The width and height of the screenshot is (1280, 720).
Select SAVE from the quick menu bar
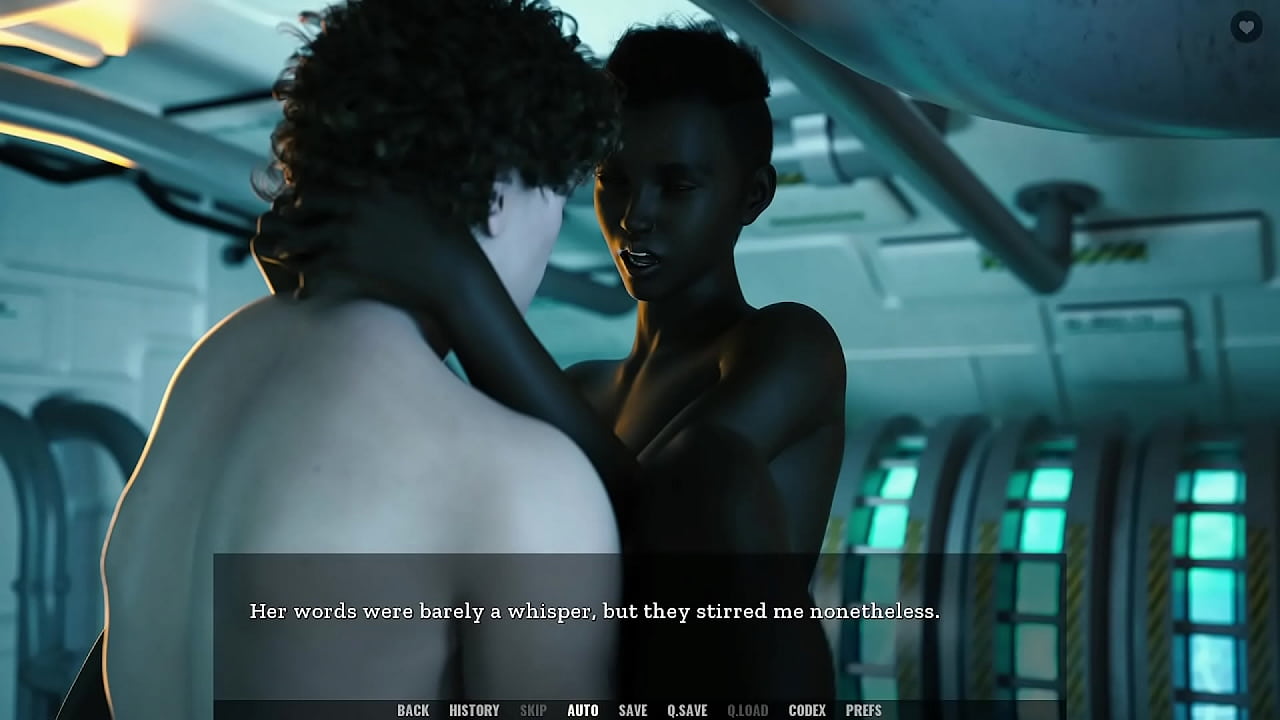(x=633, y=710)
